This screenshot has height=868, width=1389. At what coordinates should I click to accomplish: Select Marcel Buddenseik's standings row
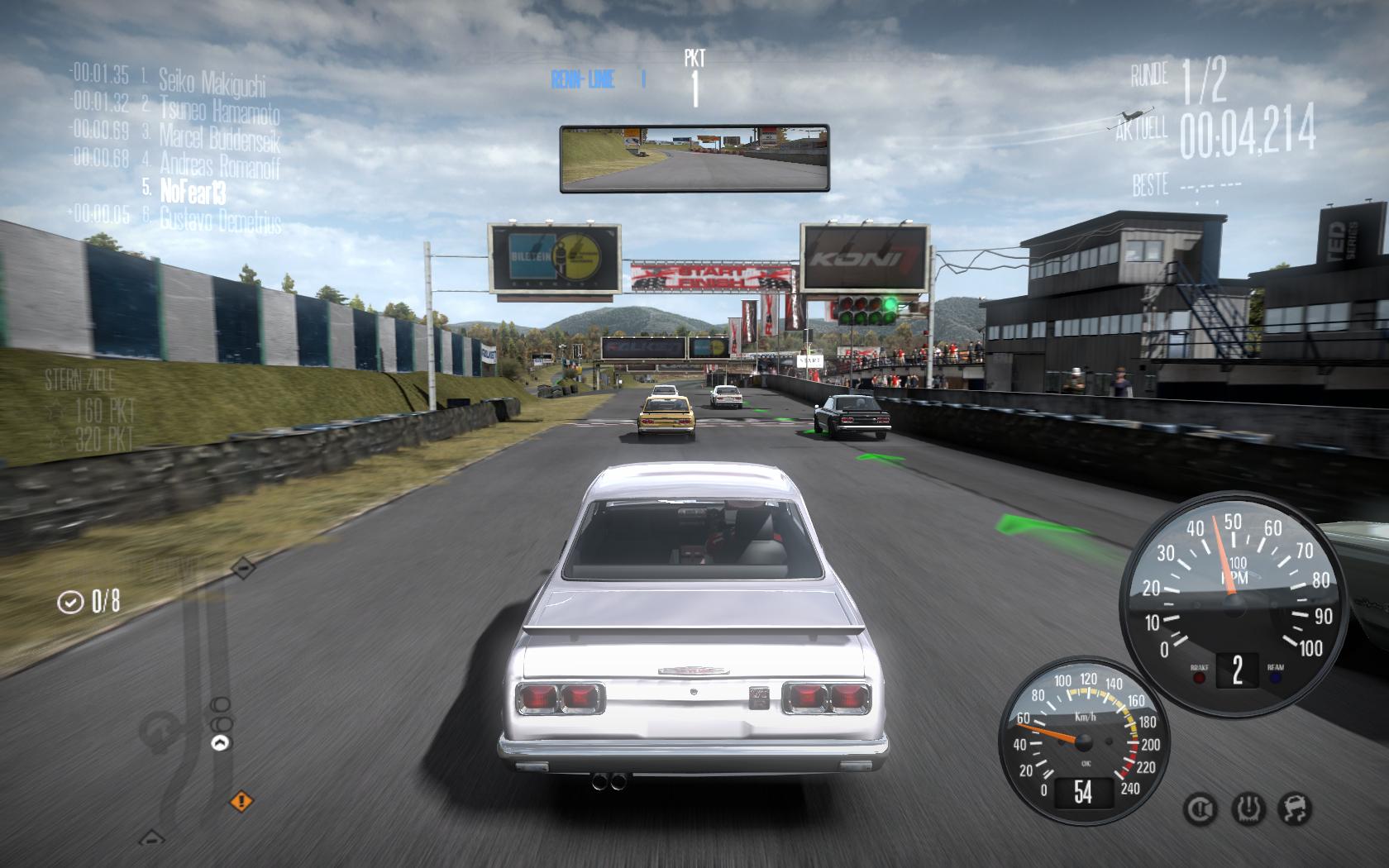coord(219,136)
